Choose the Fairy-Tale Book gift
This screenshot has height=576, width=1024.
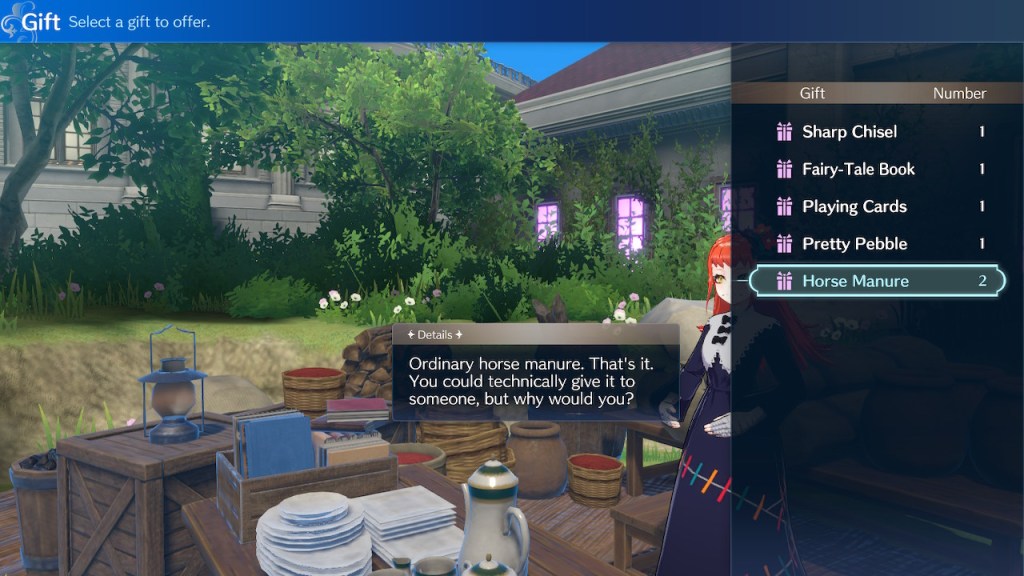tap(858, 169)
